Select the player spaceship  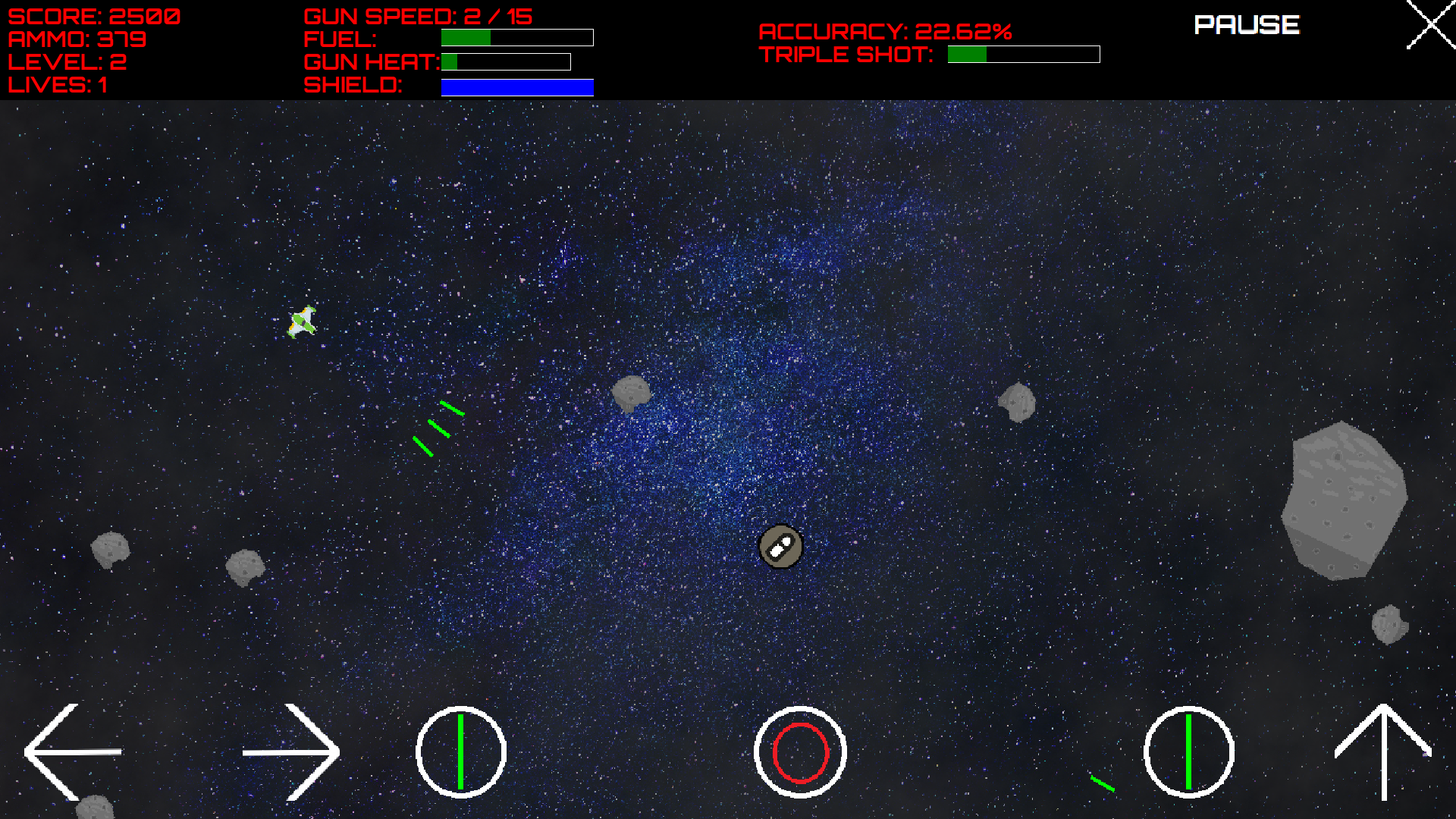pos(302,322)
